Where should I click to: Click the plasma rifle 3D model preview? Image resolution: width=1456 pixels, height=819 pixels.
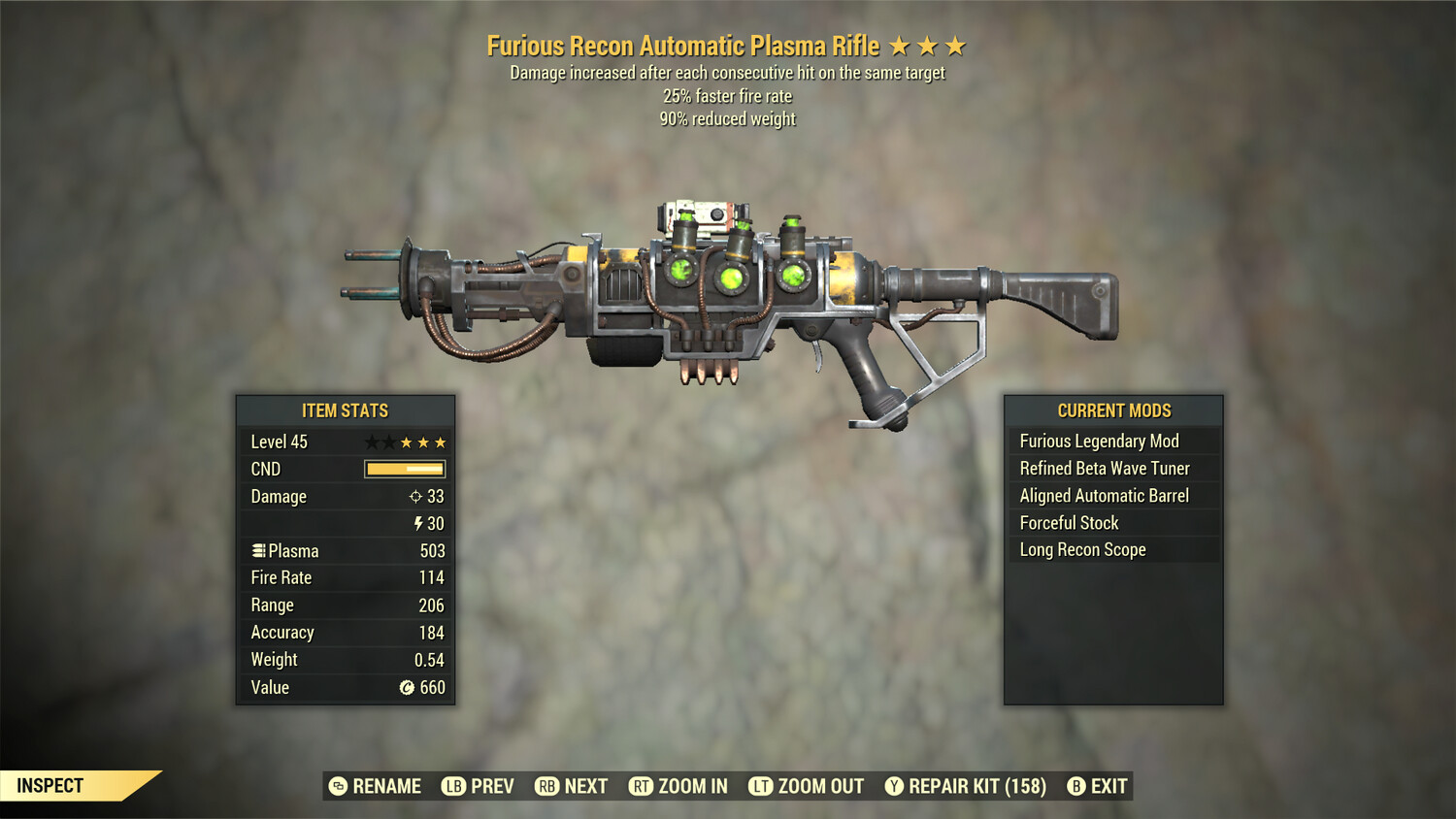(728, 301)
